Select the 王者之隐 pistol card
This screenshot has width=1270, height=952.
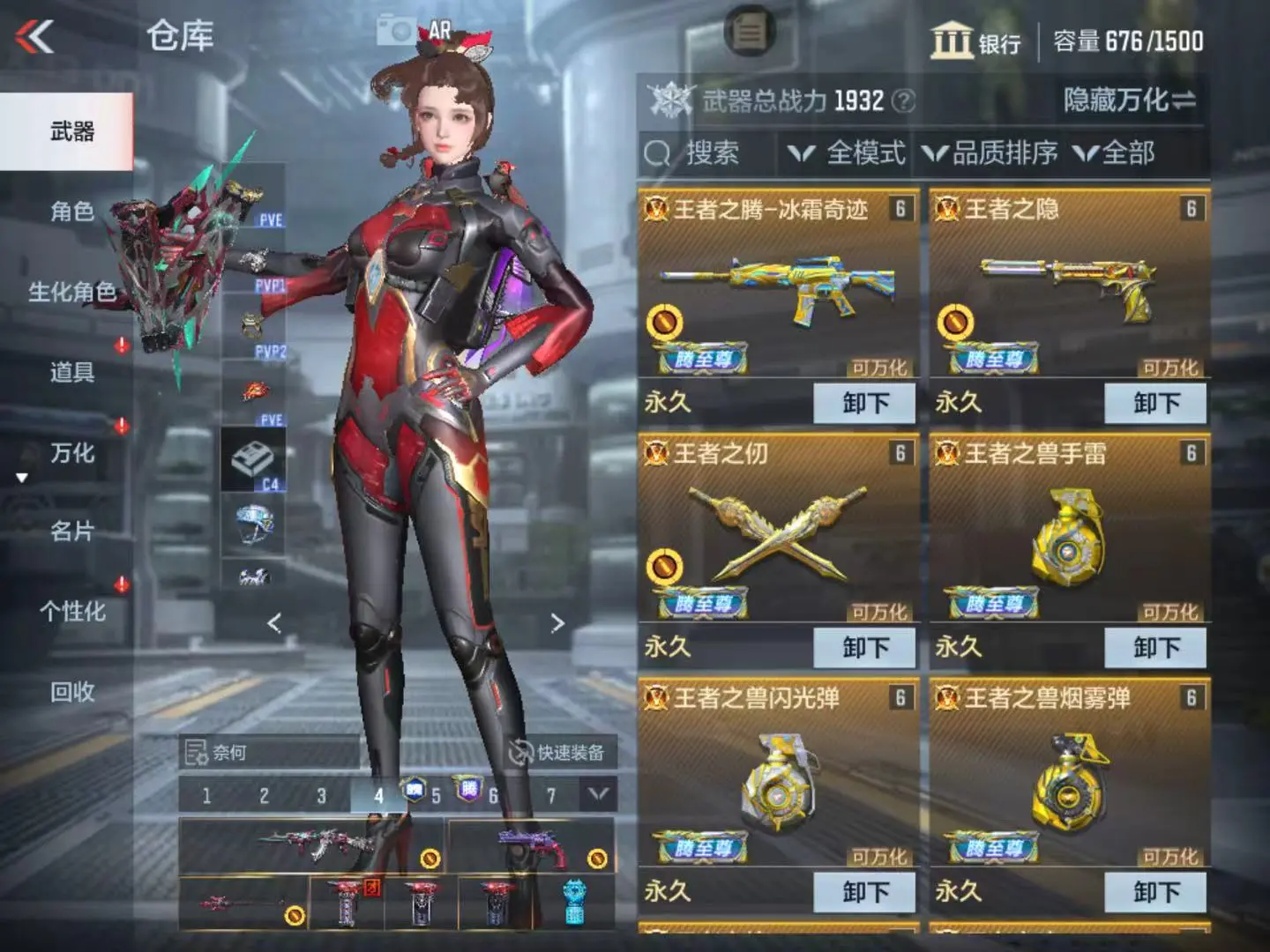pyautogui.click(x=1069, y=282)
